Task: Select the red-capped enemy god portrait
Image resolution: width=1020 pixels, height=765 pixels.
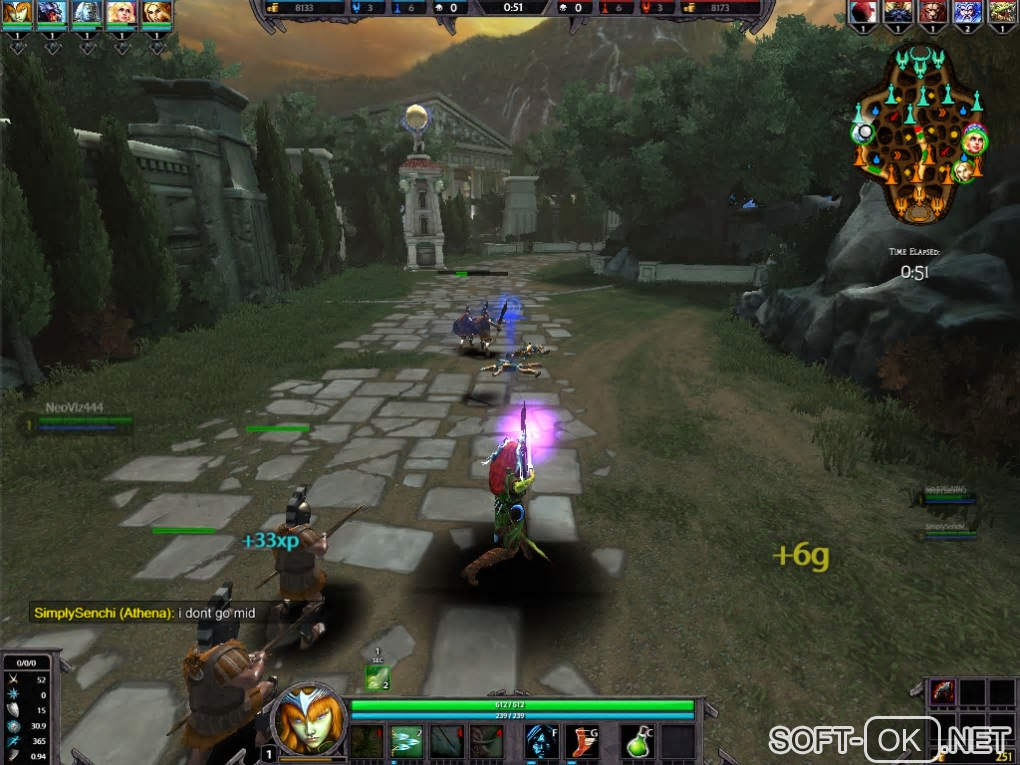Action: pos(863,12)
